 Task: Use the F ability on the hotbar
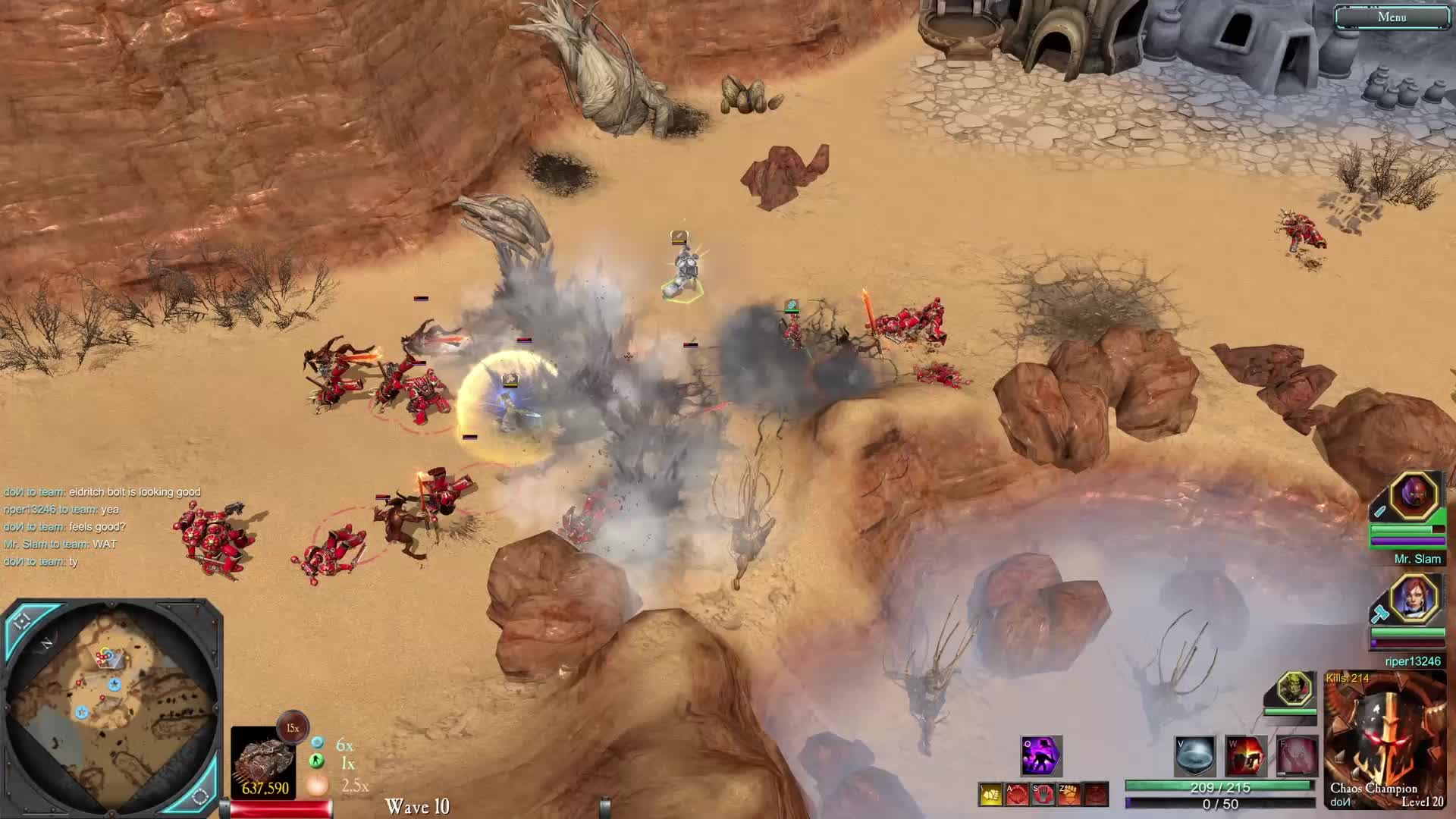pyautogui.click(x=1298, y=755)
